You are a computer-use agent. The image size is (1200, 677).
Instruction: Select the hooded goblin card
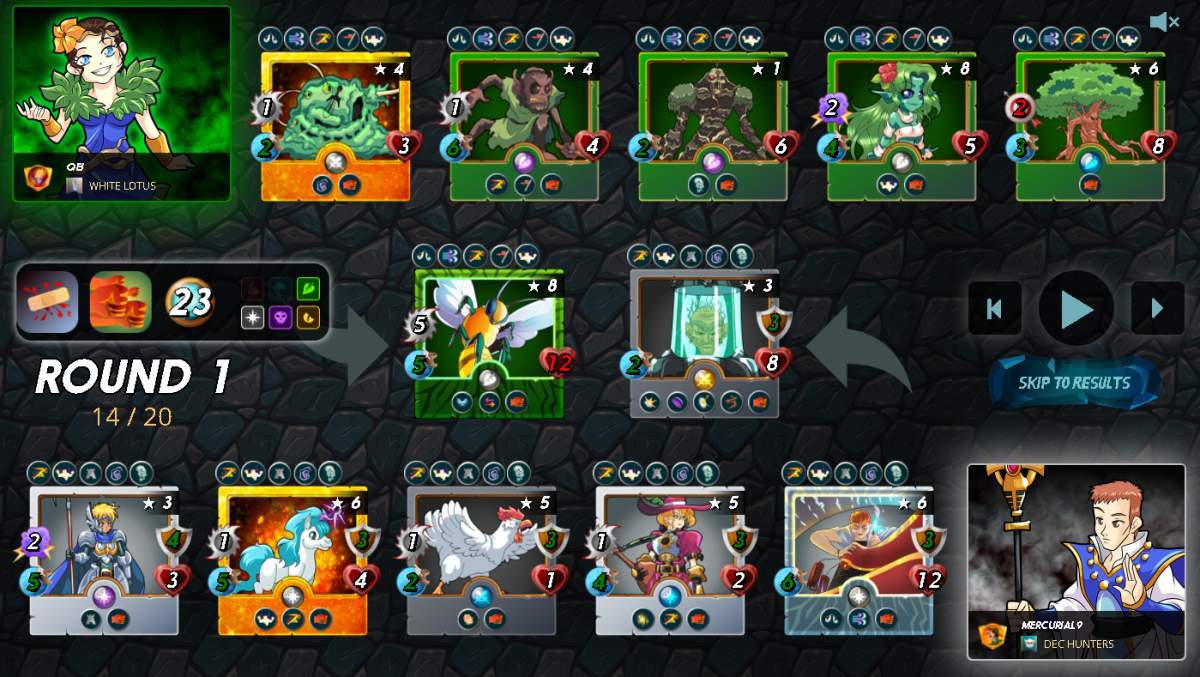(x=524, y=127)
